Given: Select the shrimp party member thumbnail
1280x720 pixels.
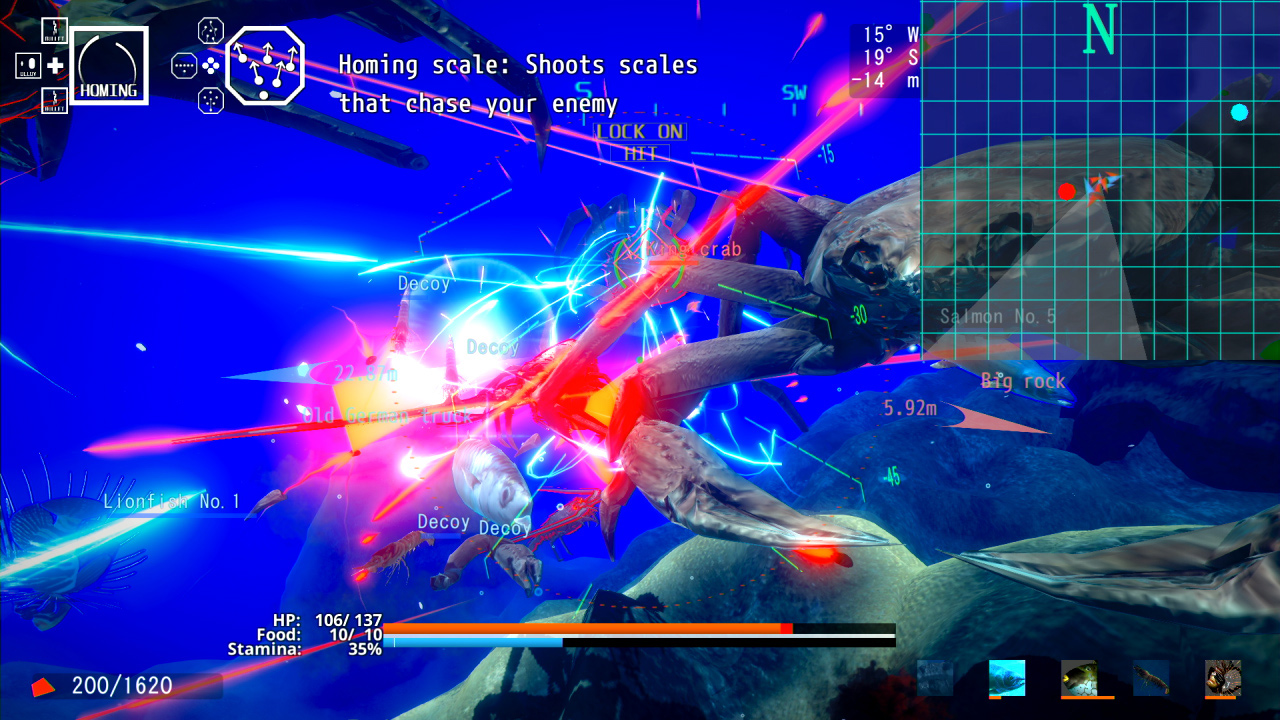Looking at the screenshot, I should point(1150,677).
